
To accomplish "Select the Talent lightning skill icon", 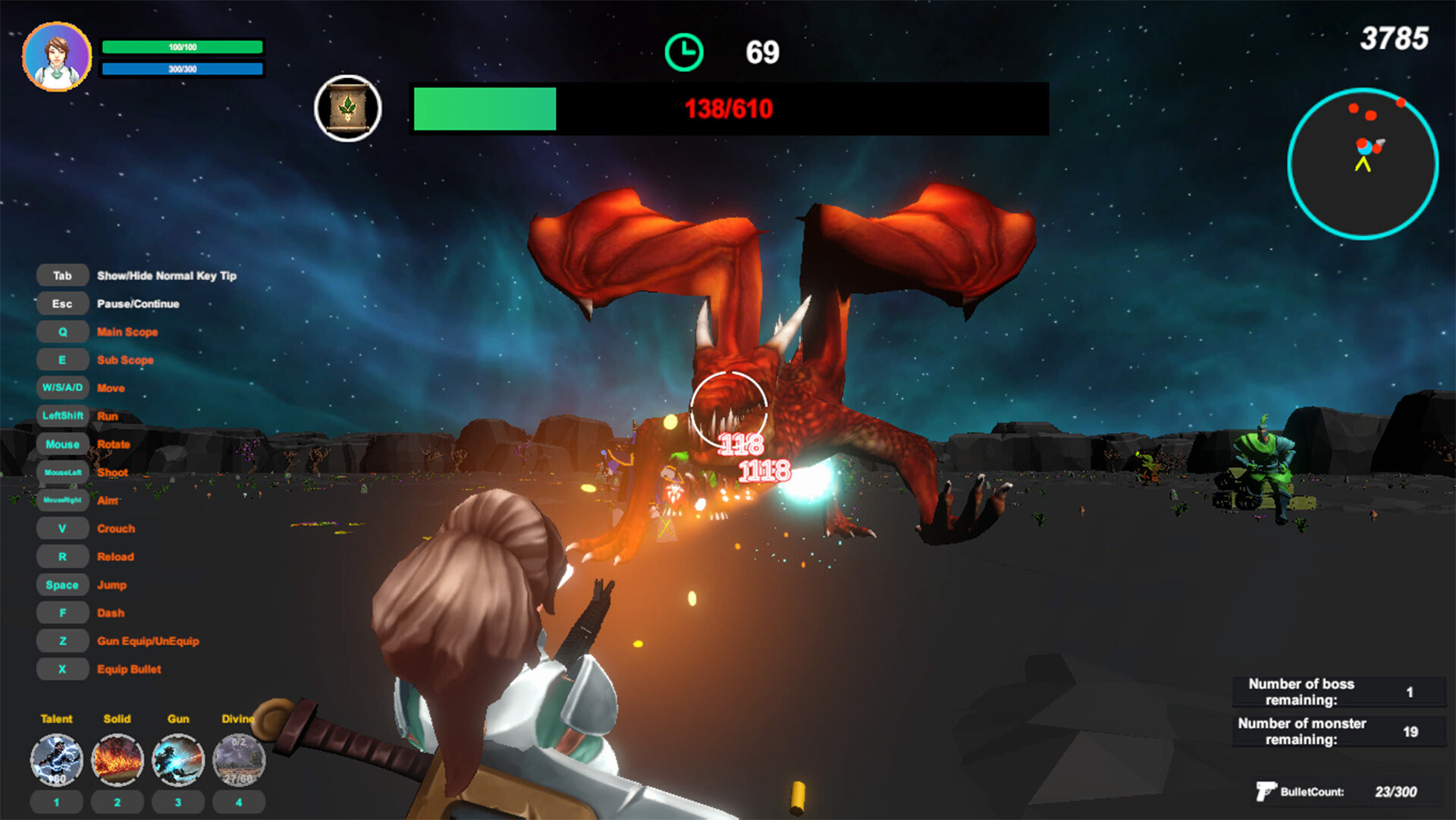I will (56, 759).
